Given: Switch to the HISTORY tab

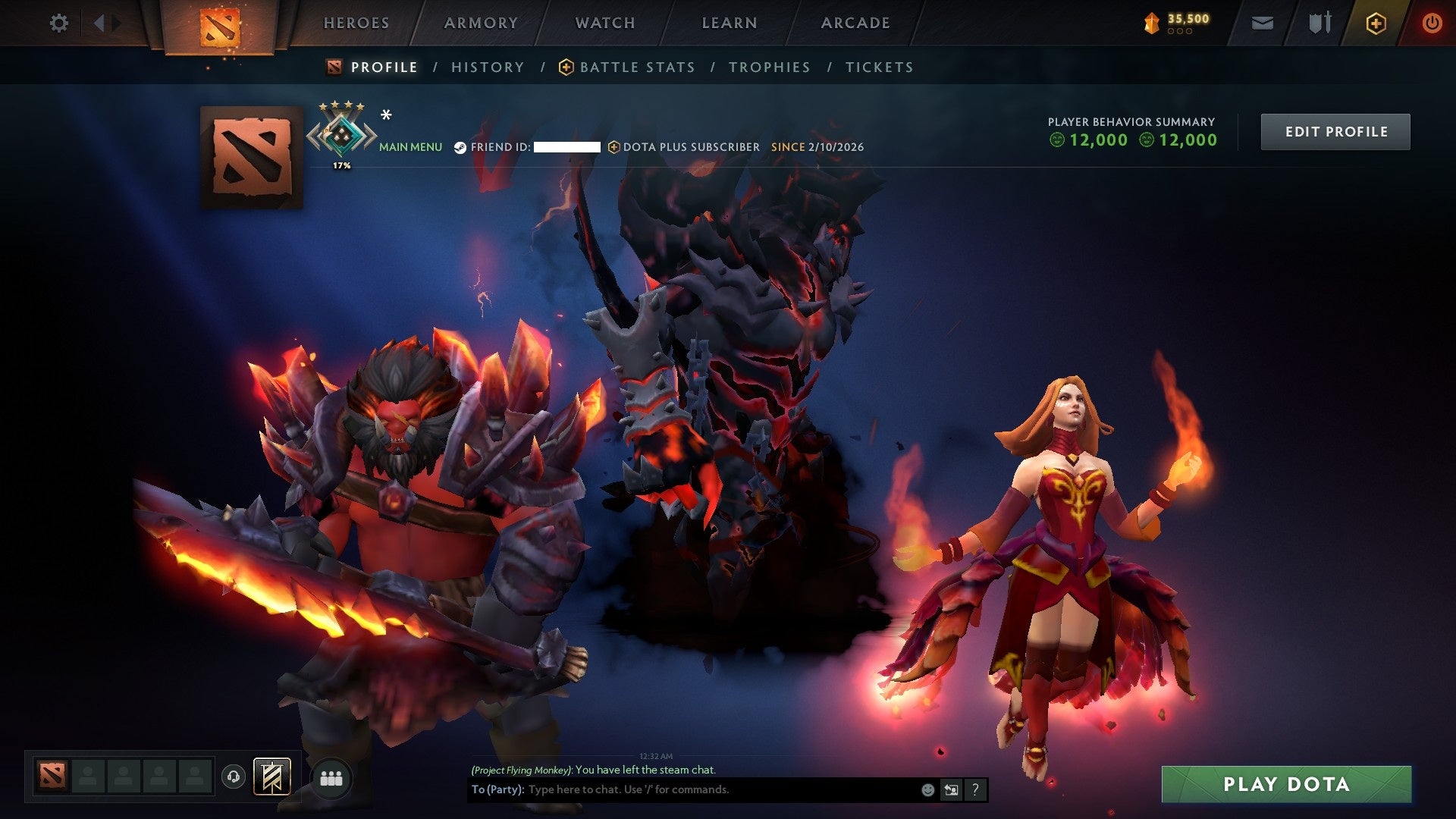Looking at the screenshot, I should [488, 67].
